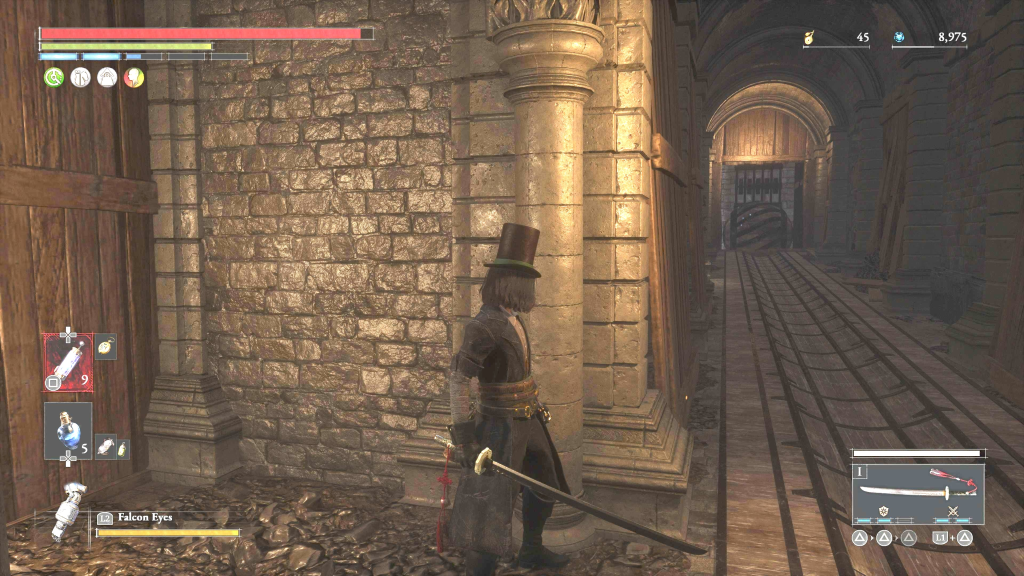1024x576 pixels.
Task: Click the Falcon Eyes legion arm icon
Action: point(68,511)
